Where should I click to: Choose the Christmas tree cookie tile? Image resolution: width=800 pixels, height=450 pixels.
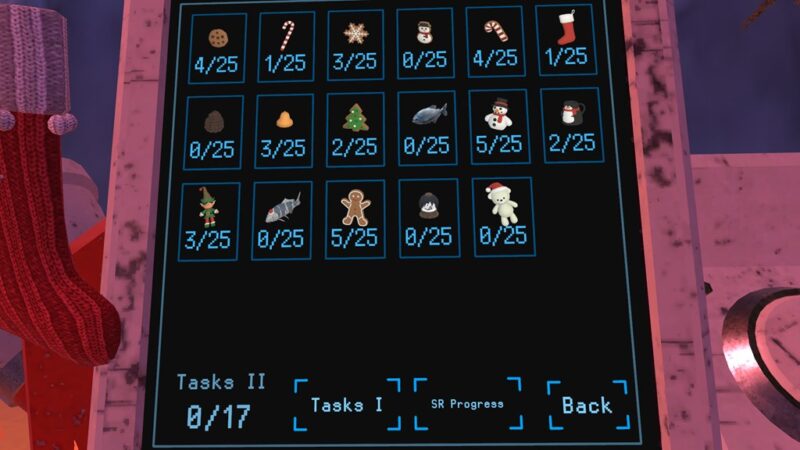(355, 129)
